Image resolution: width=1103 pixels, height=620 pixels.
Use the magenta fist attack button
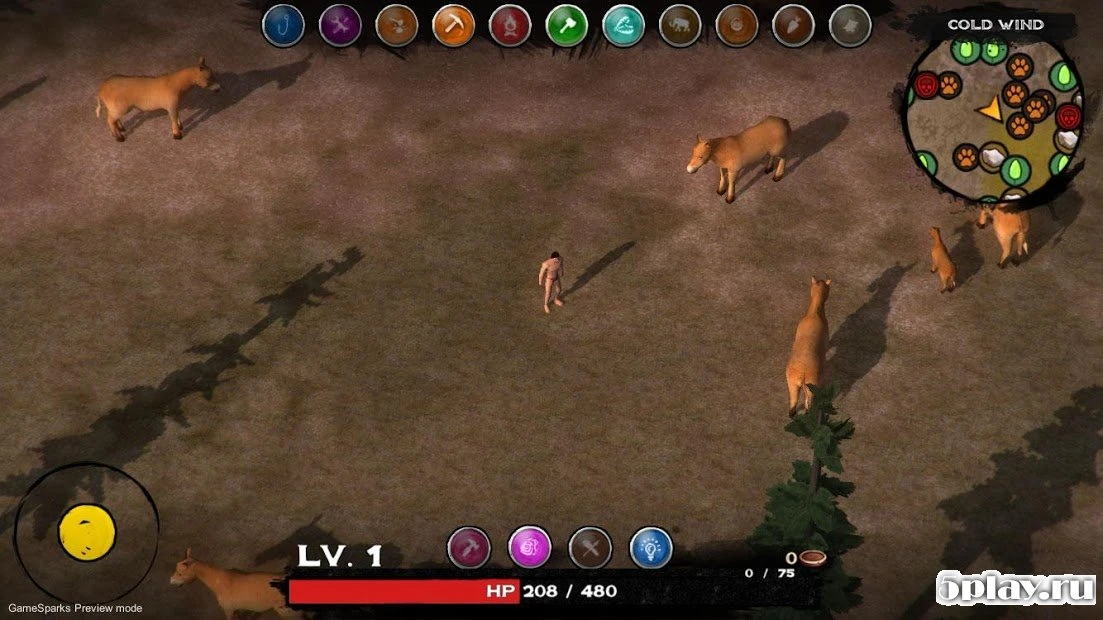pos(530,547)
